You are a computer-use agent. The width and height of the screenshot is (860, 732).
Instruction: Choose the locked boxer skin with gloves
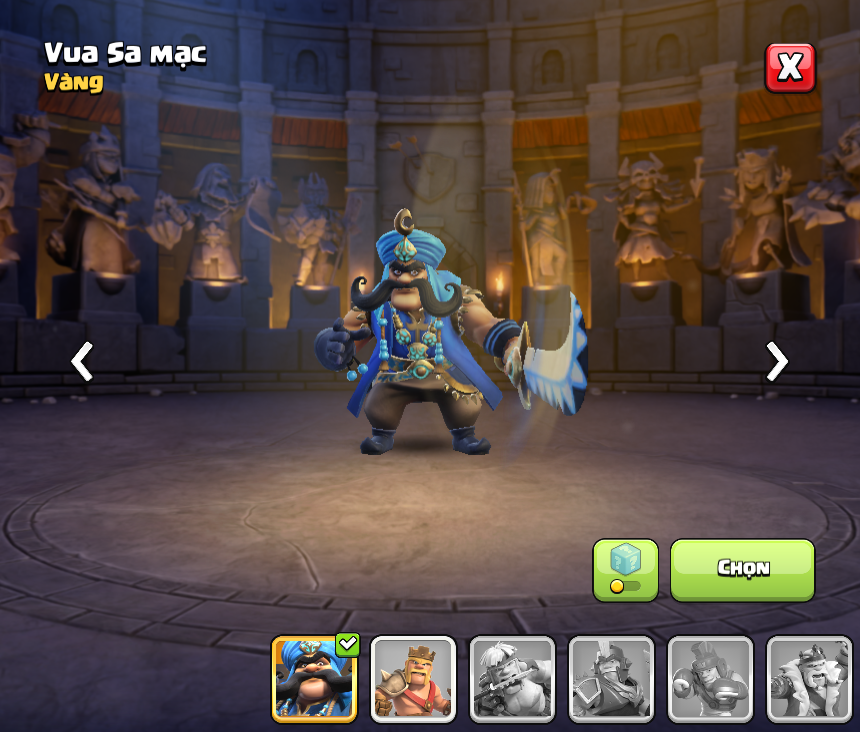point(710,679)
